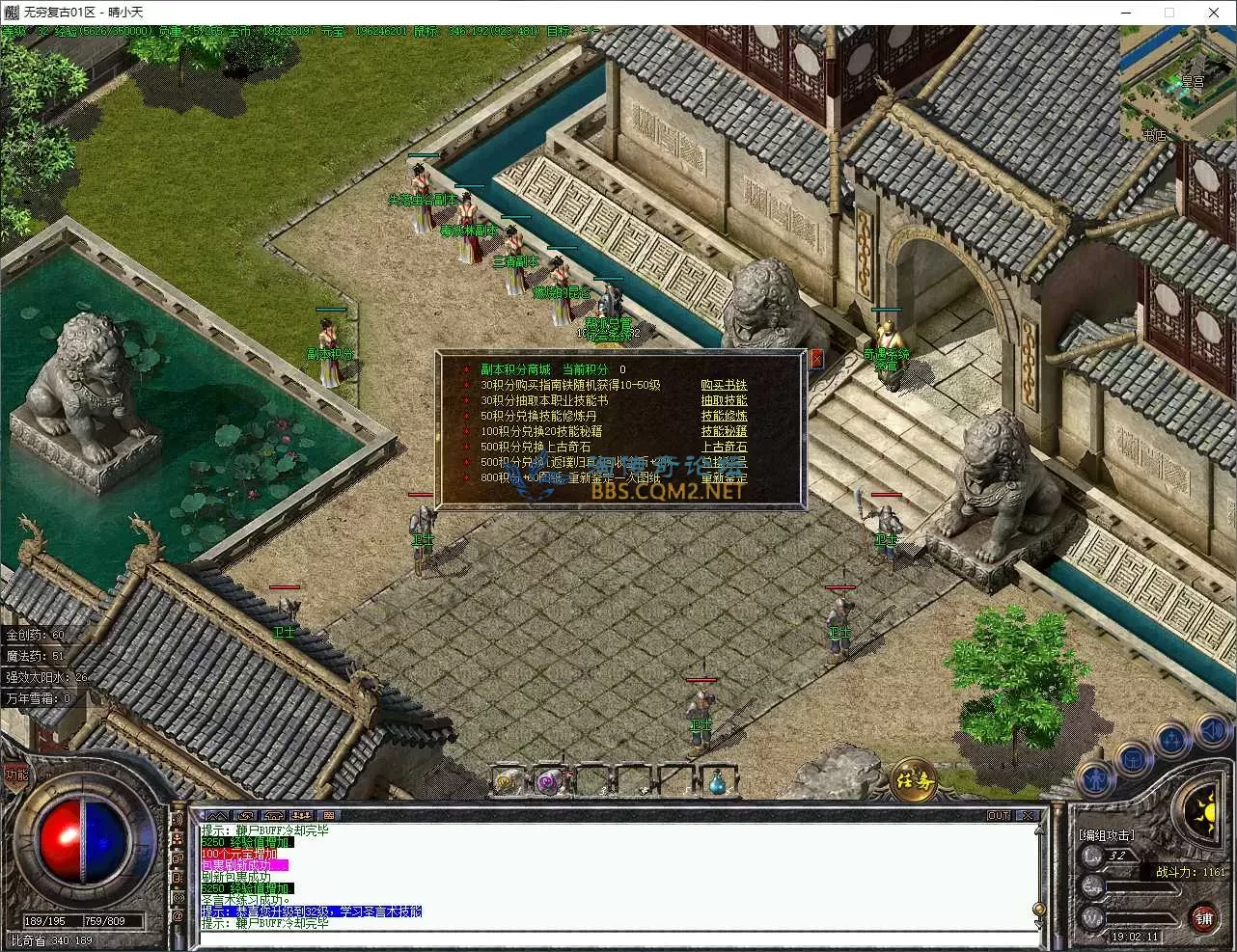Choose the 重新鉴定 link
Image resolution: width=1237 pixels, height=952 pixels.
coord(724,477)
